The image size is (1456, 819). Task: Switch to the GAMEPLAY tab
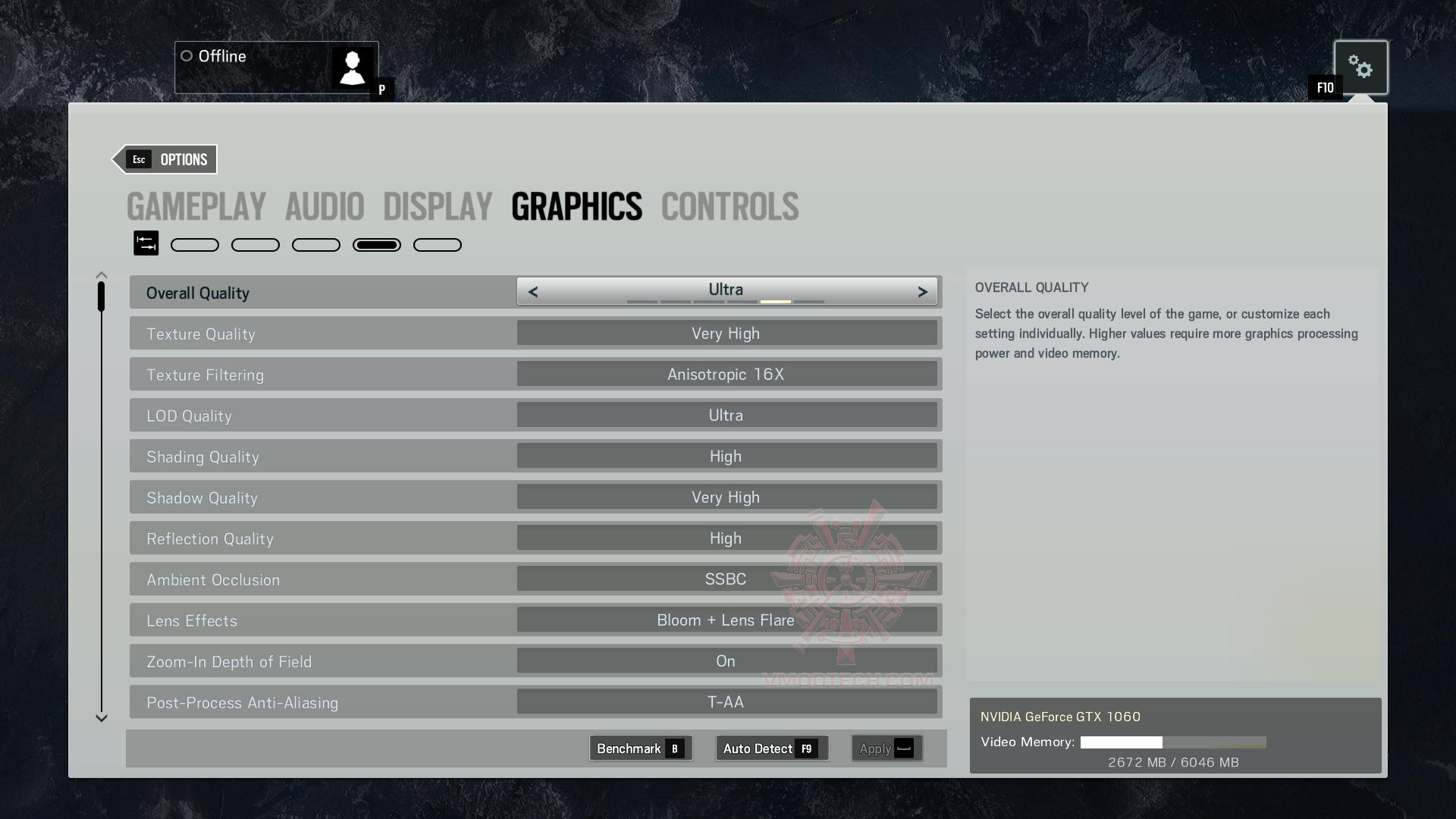(196, 206)
